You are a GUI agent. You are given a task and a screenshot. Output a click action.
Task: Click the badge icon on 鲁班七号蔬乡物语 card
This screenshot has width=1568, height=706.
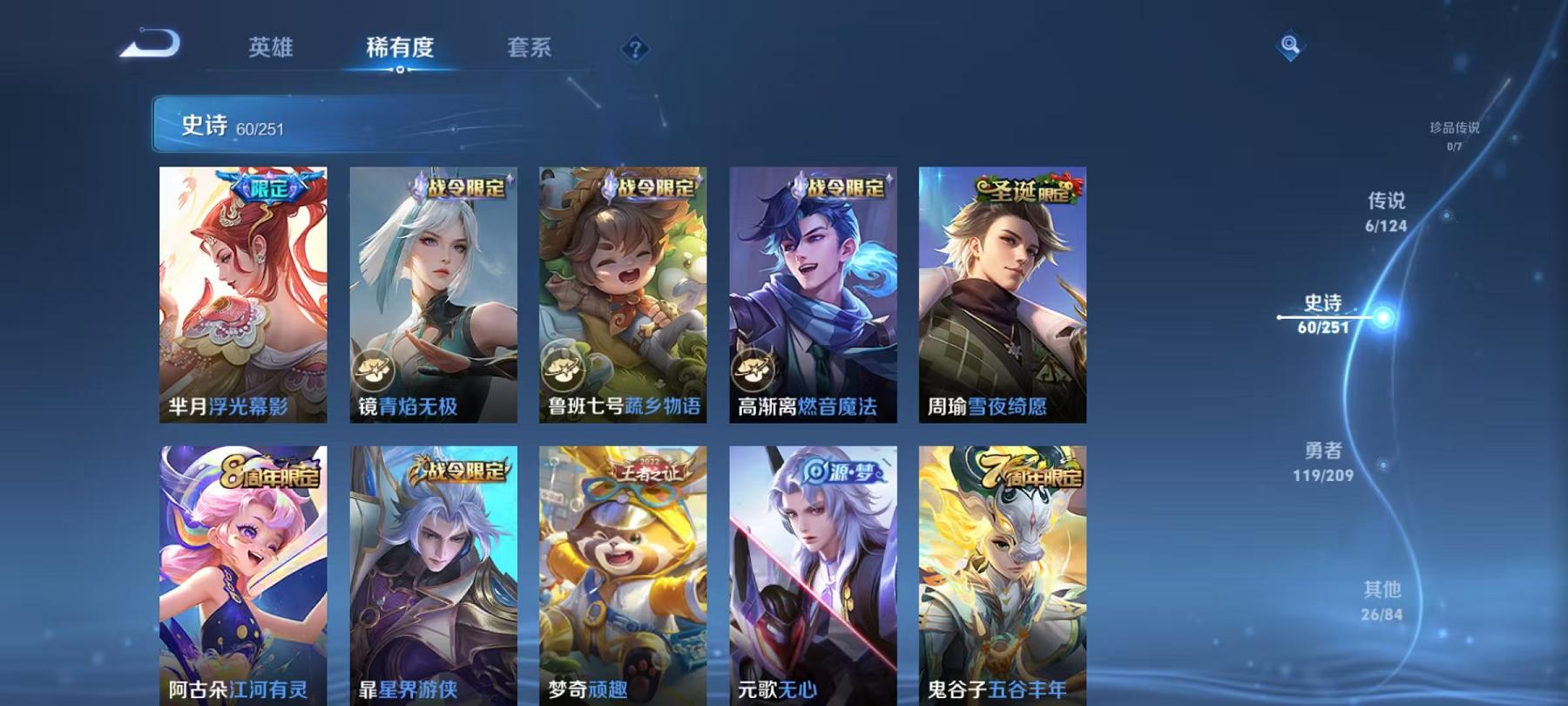562,369
